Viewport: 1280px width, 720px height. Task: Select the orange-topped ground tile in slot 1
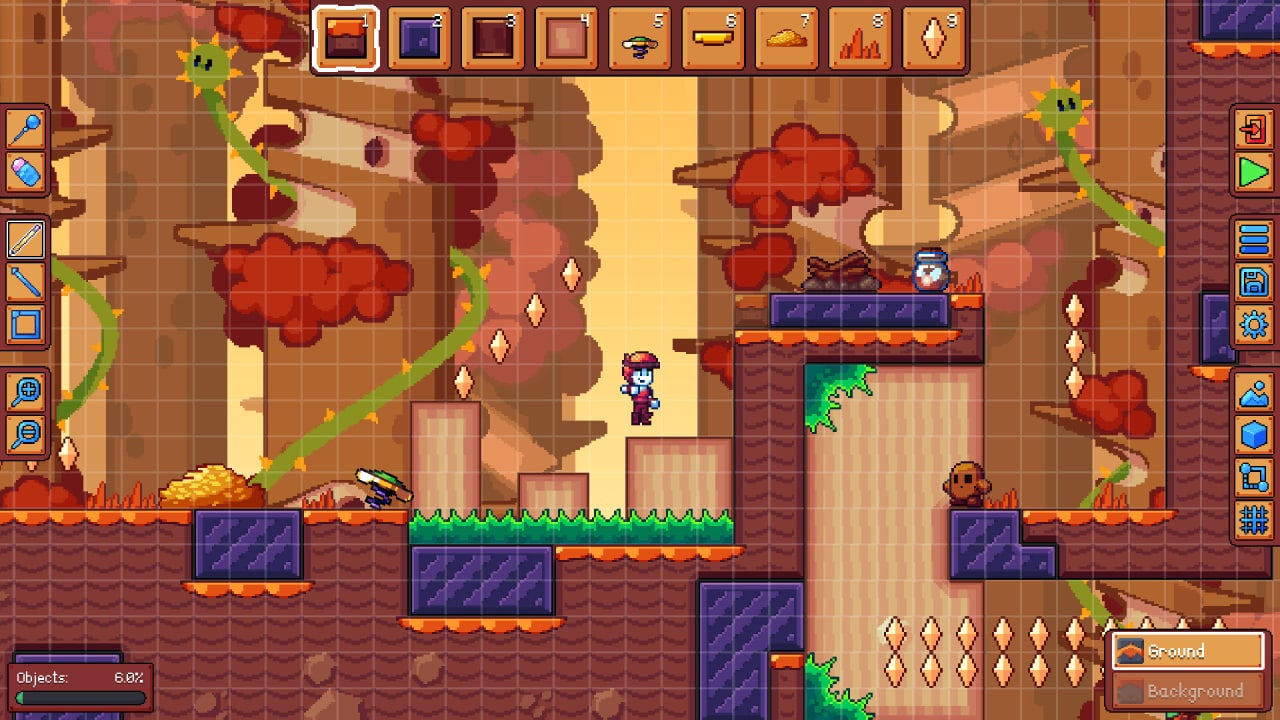(x=345, y=40)
